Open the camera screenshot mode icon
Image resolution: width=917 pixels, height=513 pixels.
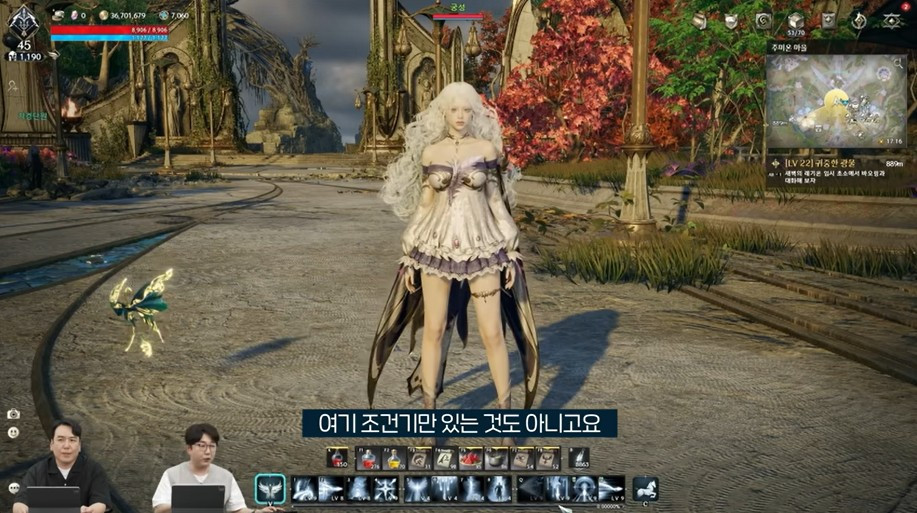13,414
